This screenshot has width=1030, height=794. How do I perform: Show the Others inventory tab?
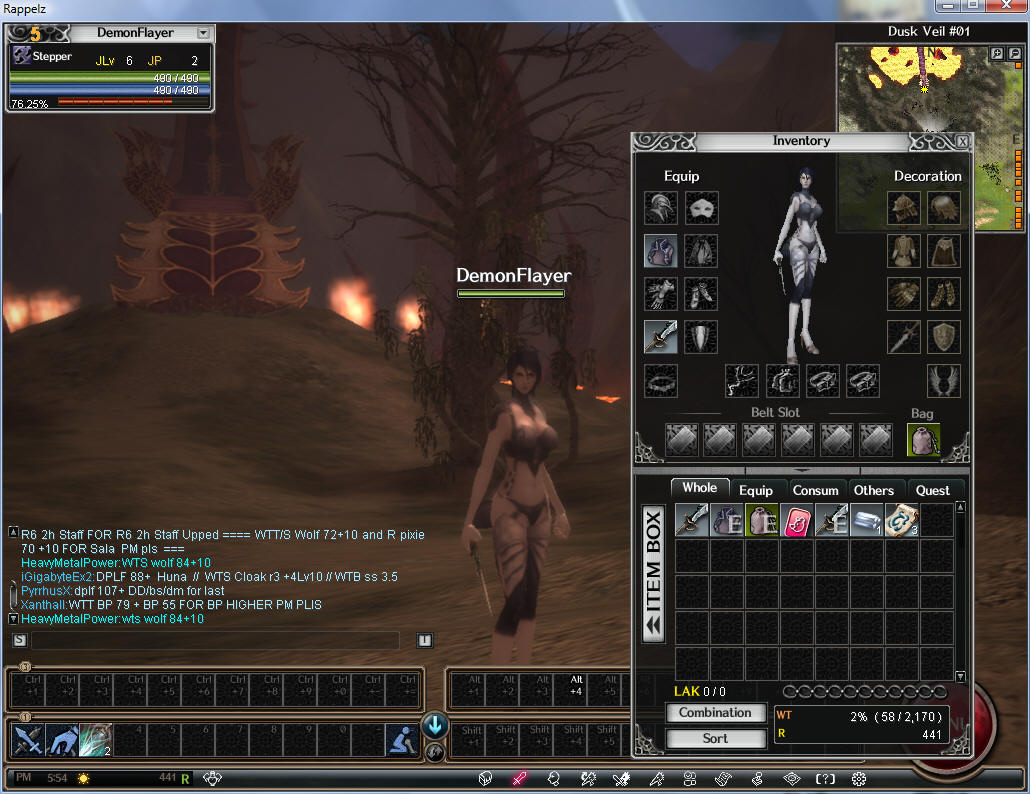pos(873,490)
